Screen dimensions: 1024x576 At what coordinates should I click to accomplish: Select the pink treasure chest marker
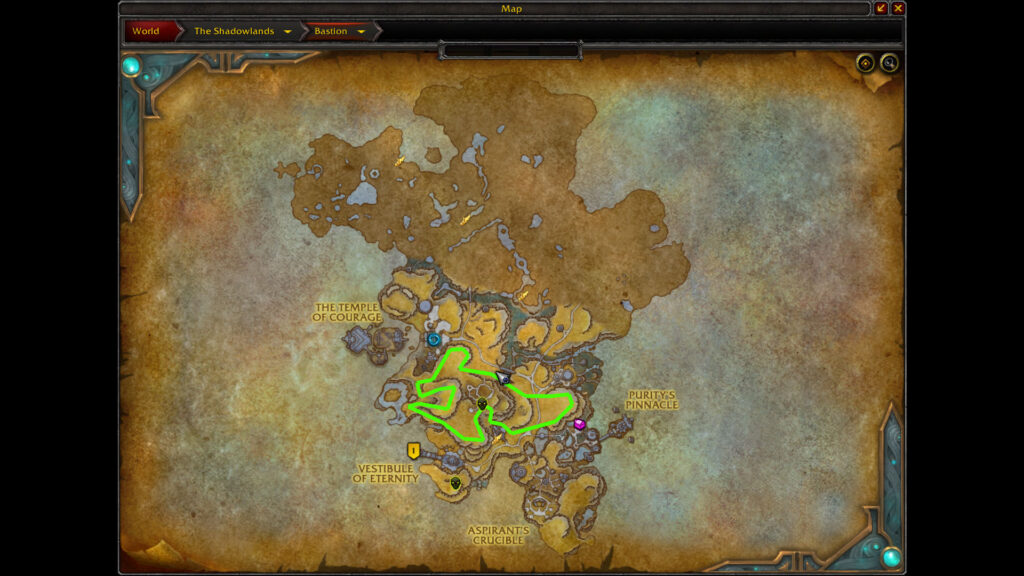pos(580,425)
